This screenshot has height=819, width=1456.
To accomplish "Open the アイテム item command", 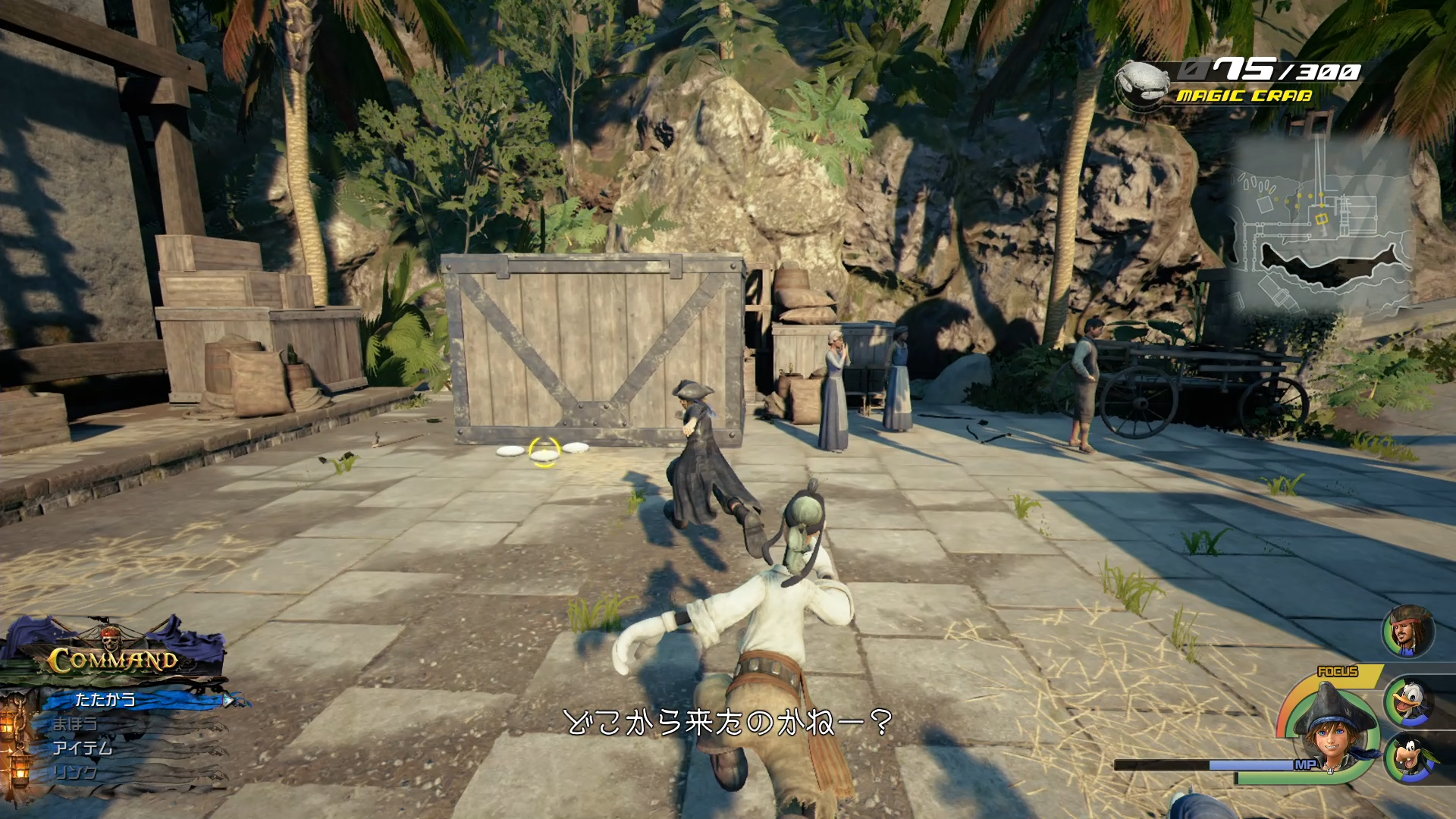I will (x=83, y=748).
